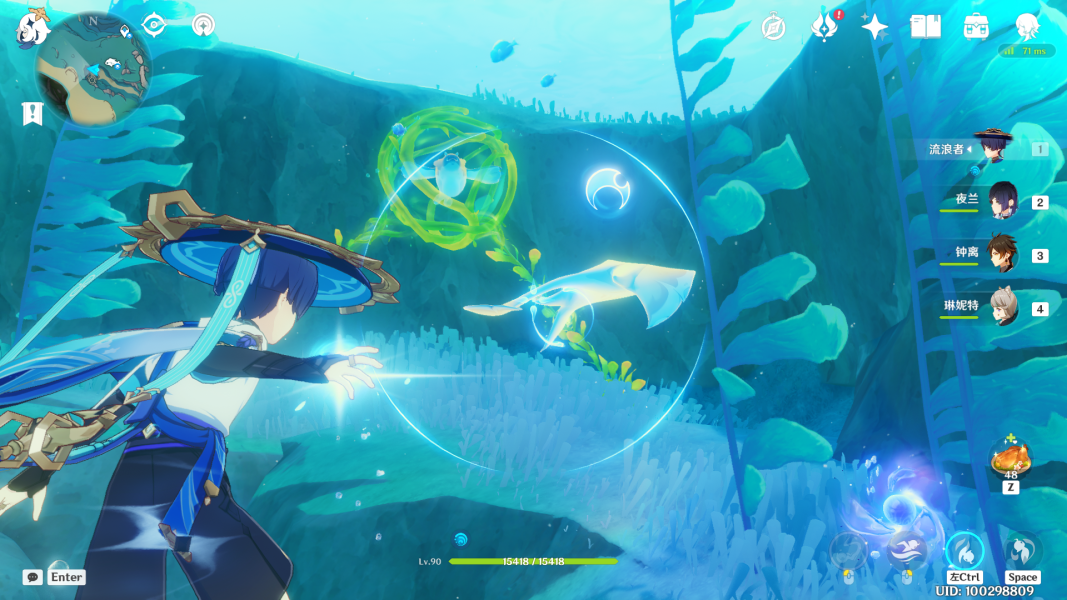
Task: Use the Space ascend ability icon
Action: 1022,550
